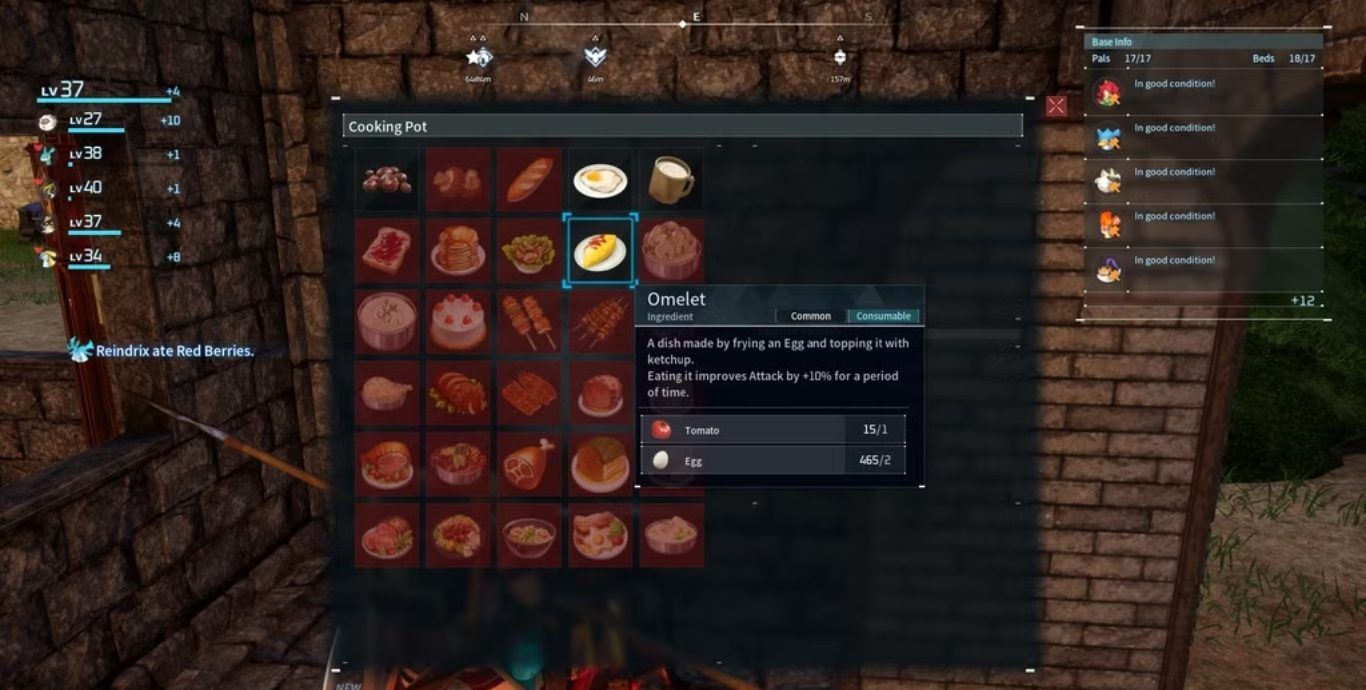Pick the hot milk mug recipe
Viewport: 1366px width, 690px height.
[671, 180]
